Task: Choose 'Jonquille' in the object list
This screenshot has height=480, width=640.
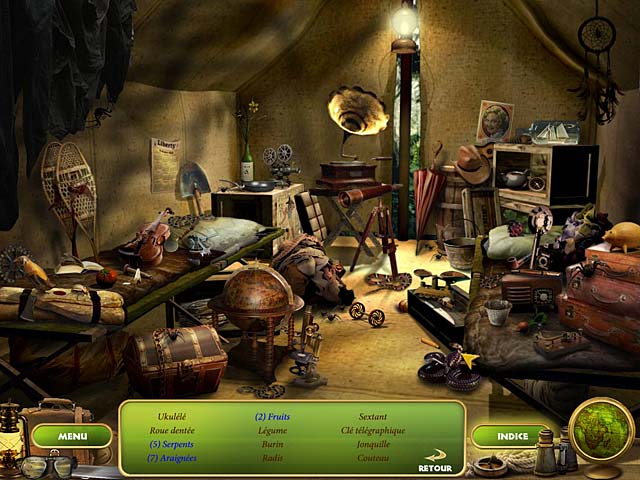Action: point(373,444)
